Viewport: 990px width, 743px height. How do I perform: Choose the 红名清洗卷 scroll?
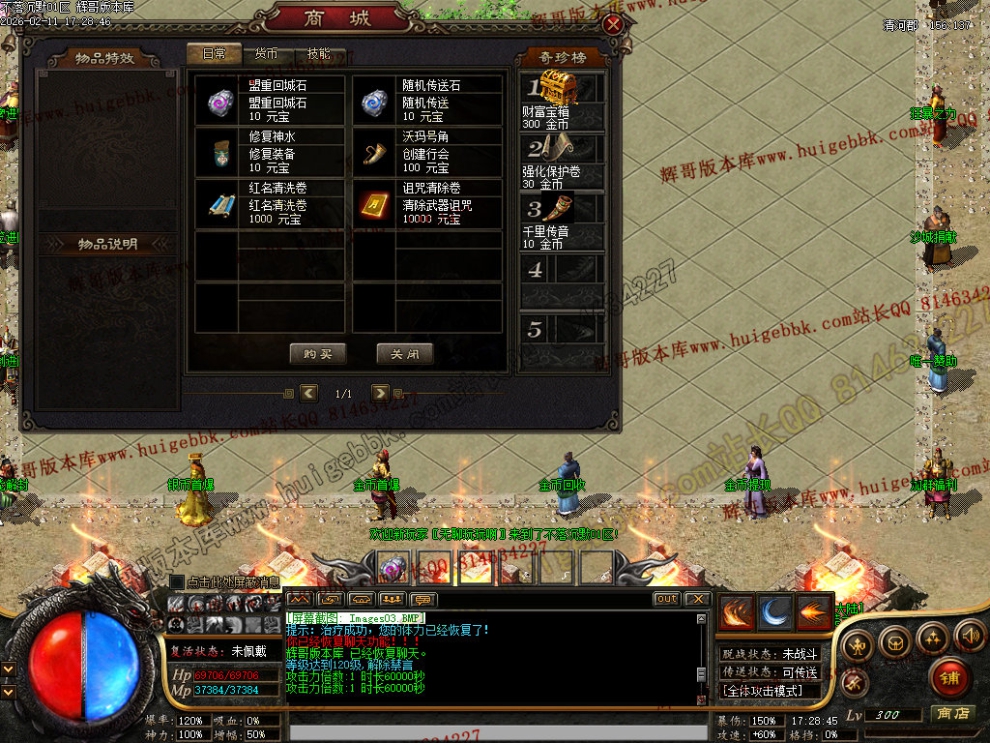270,204
